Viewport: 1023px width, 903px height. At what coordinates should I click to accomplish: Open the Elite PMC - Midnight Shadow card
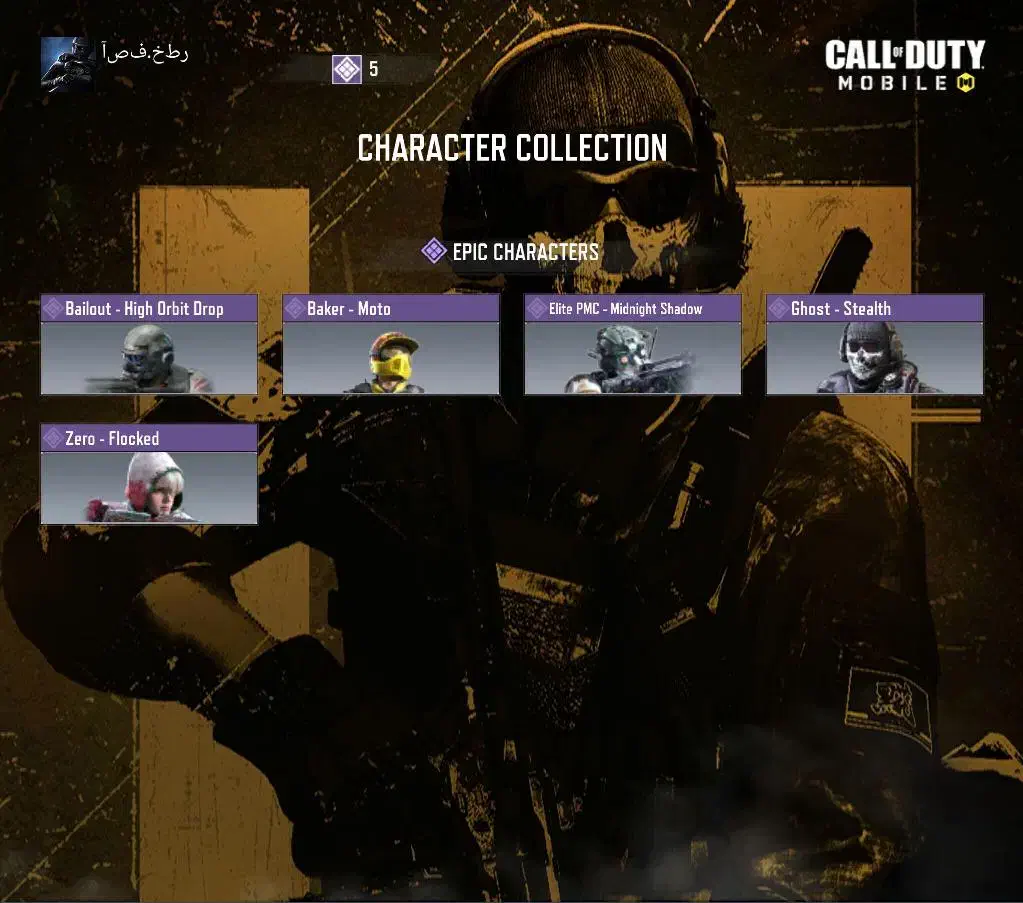coord(633,344)
